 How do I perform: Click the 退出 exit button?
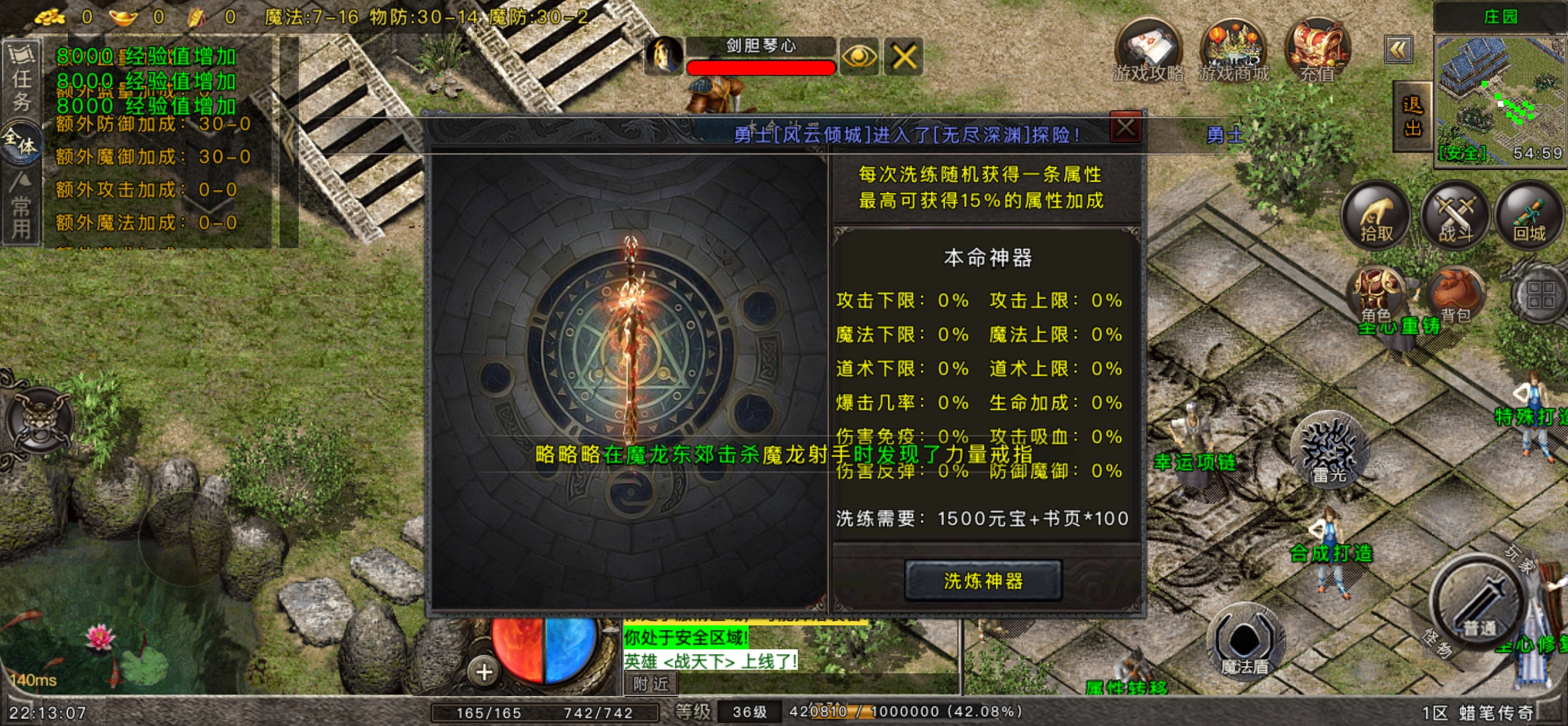1412,117
